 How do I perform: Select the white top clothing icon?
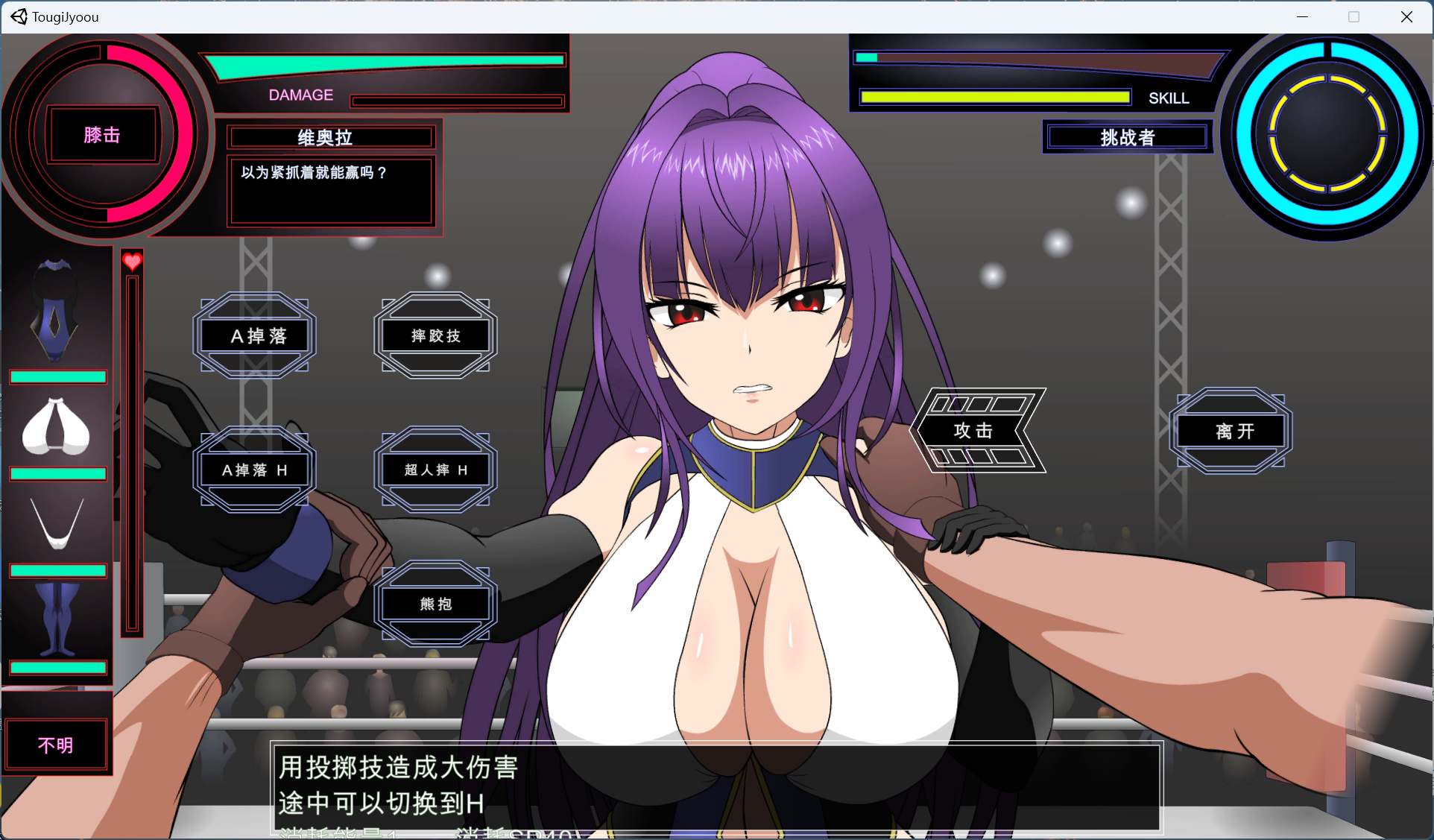pos(57,427)
